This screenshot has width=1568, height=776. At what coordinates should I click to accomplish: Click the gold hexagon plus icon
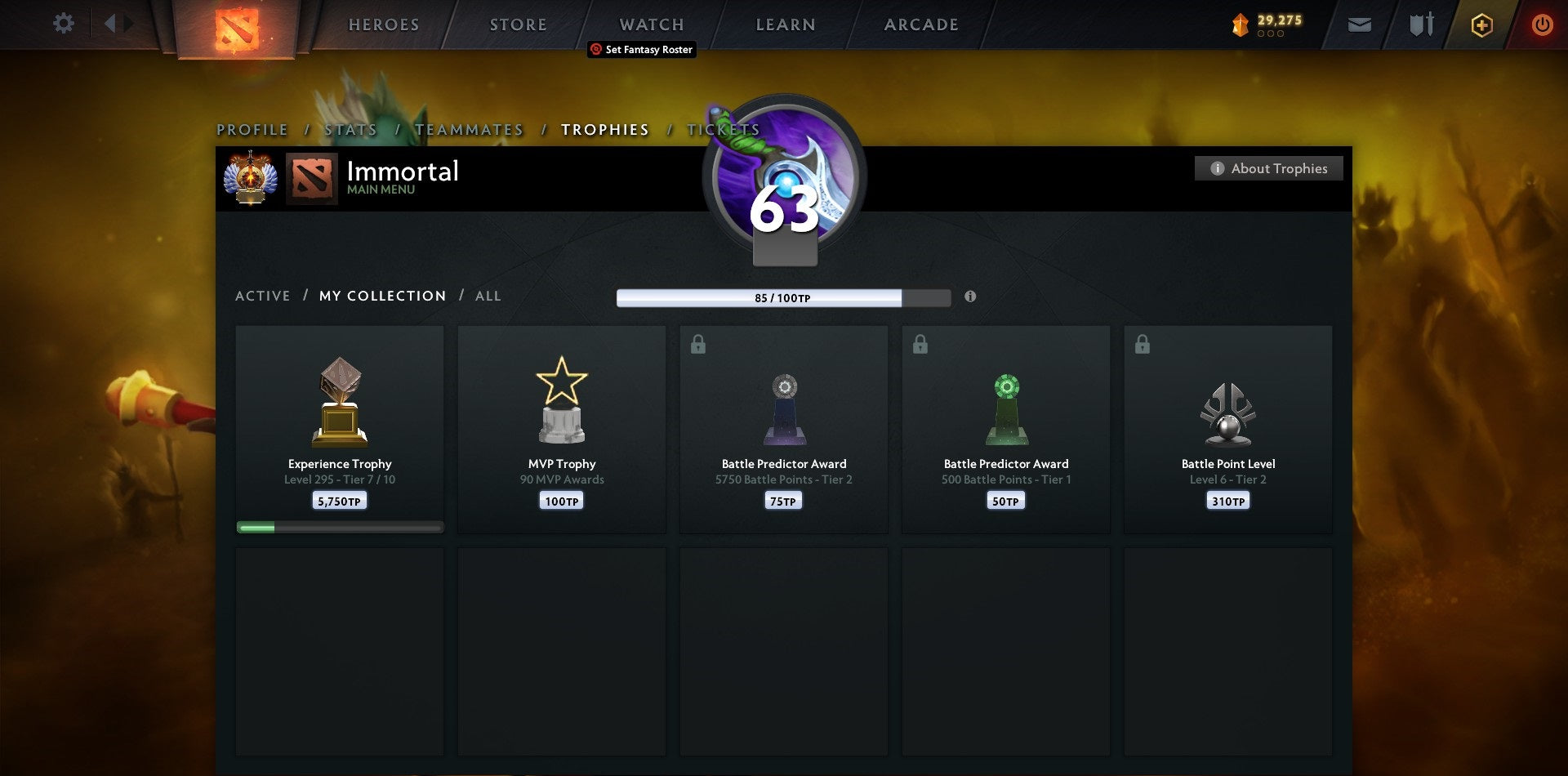pos(1481,25)
